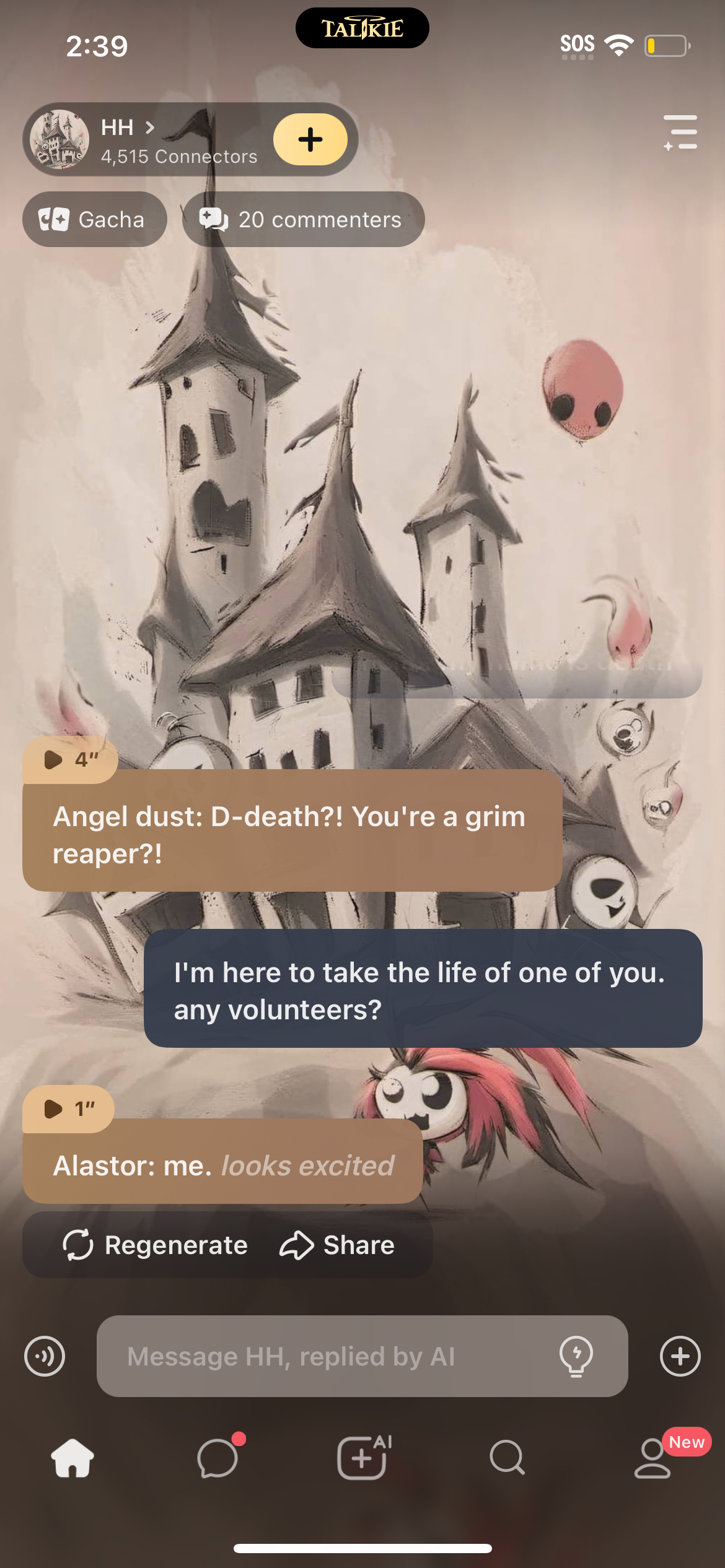Viewport: 725px width, 1568px height.
Task: Play the 1-second Alastor voice clip
Action: pyautogui.click(x=68, y=1108)
